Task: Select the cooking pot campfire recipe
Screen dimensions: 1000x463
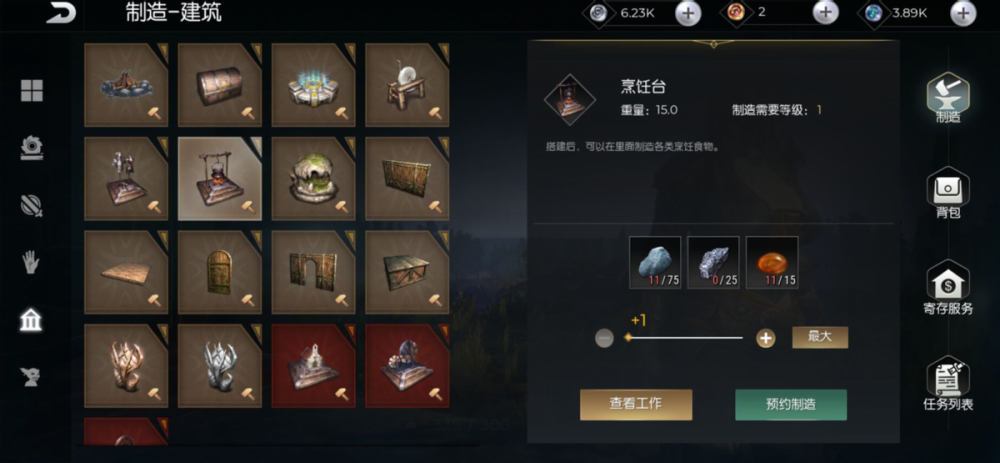Action: pyautogui.click(x=219, y=178)
